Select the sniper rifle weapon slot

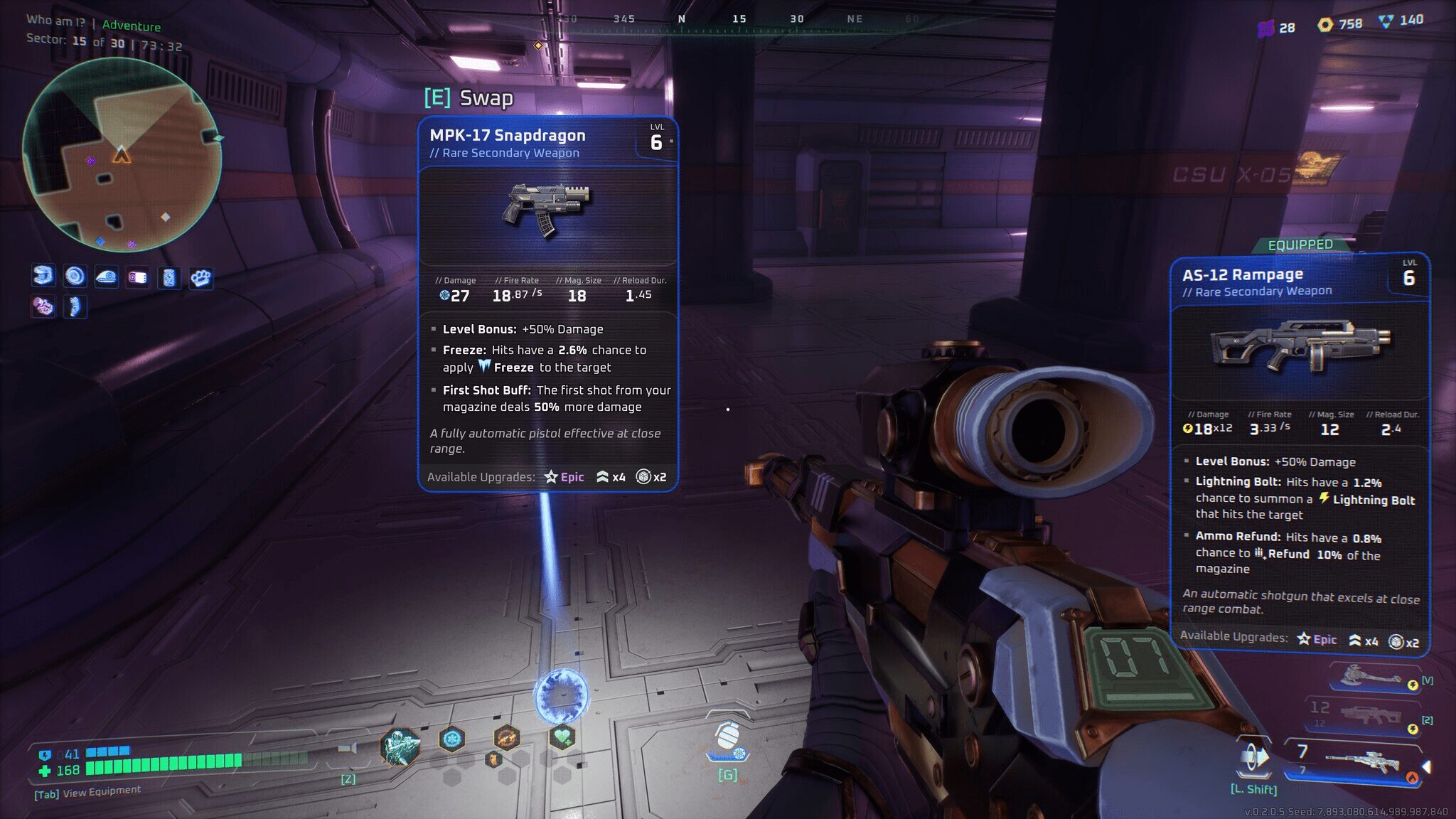coord(1361,763)
